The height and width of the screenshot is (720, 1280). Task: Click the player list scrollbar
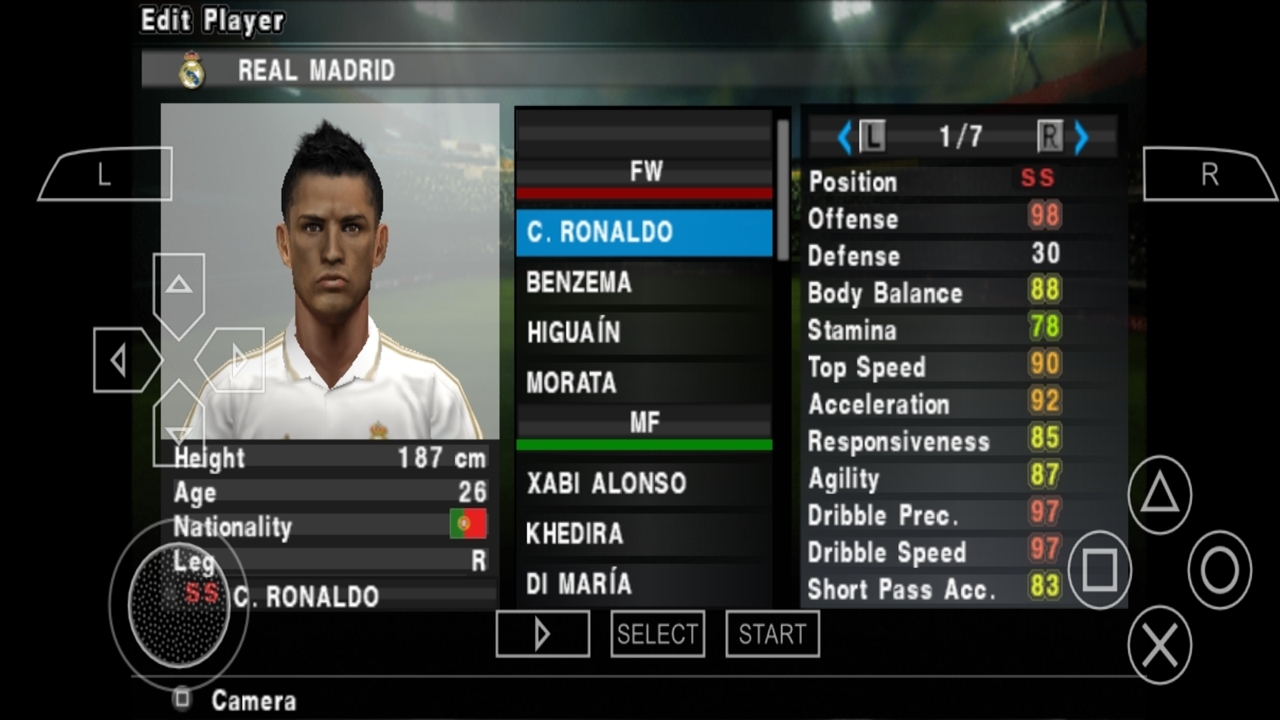[x=782, y=190]
